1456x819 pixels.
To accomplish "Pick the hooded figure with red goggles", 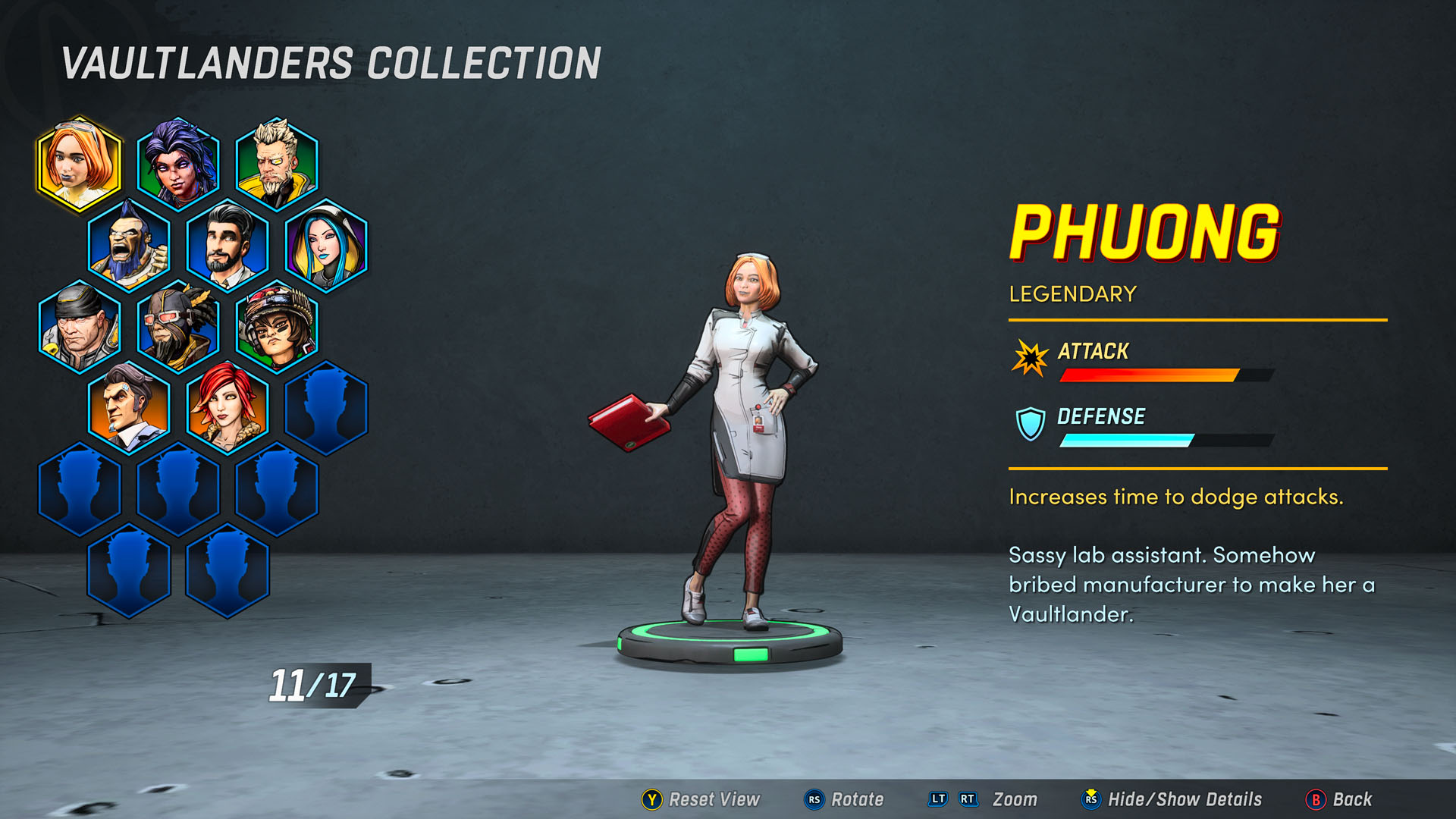I will pyautogui.click(x=178, y=327).
